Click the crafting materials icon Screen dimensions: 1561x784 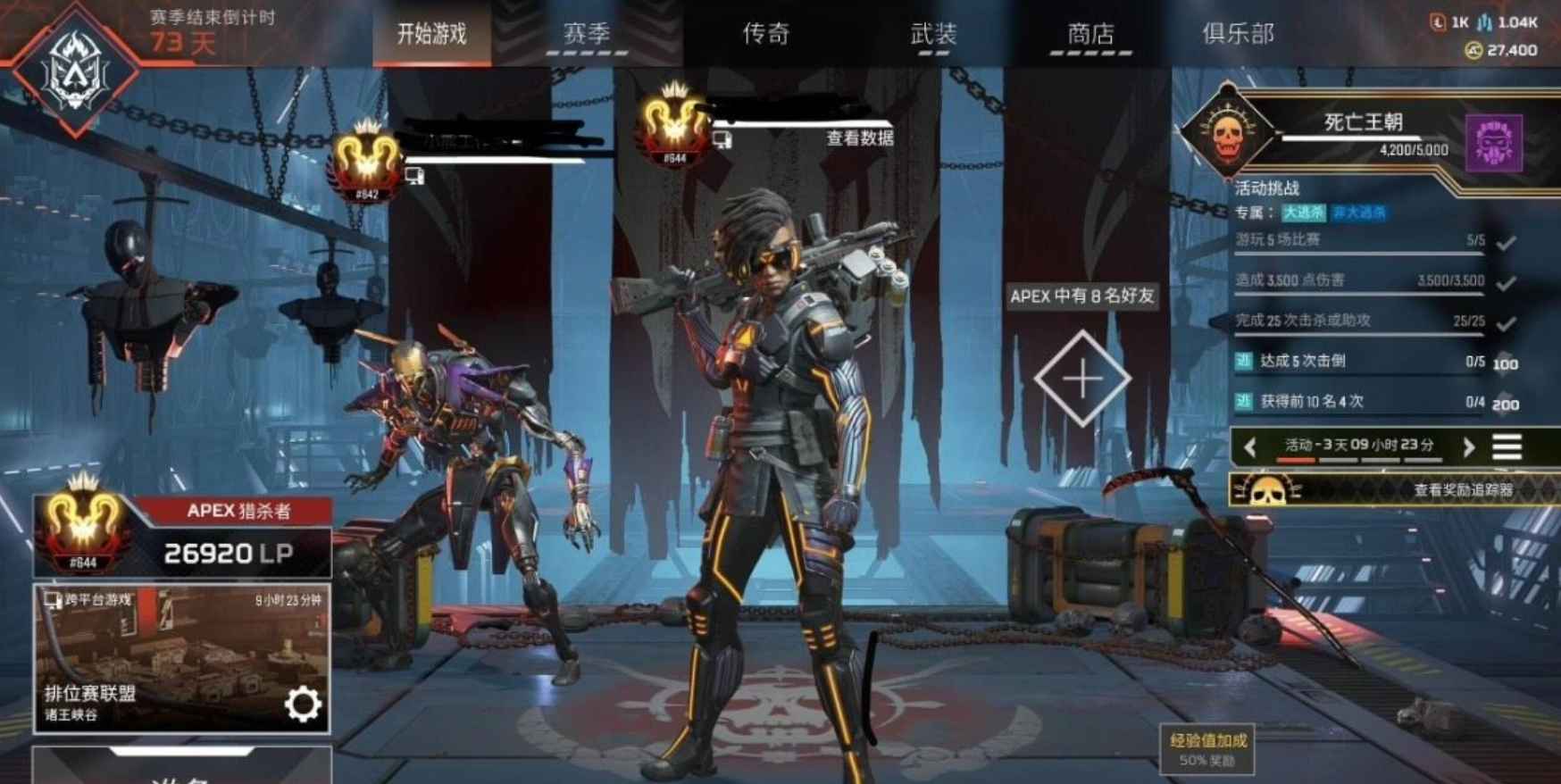tap(1485, 22)
